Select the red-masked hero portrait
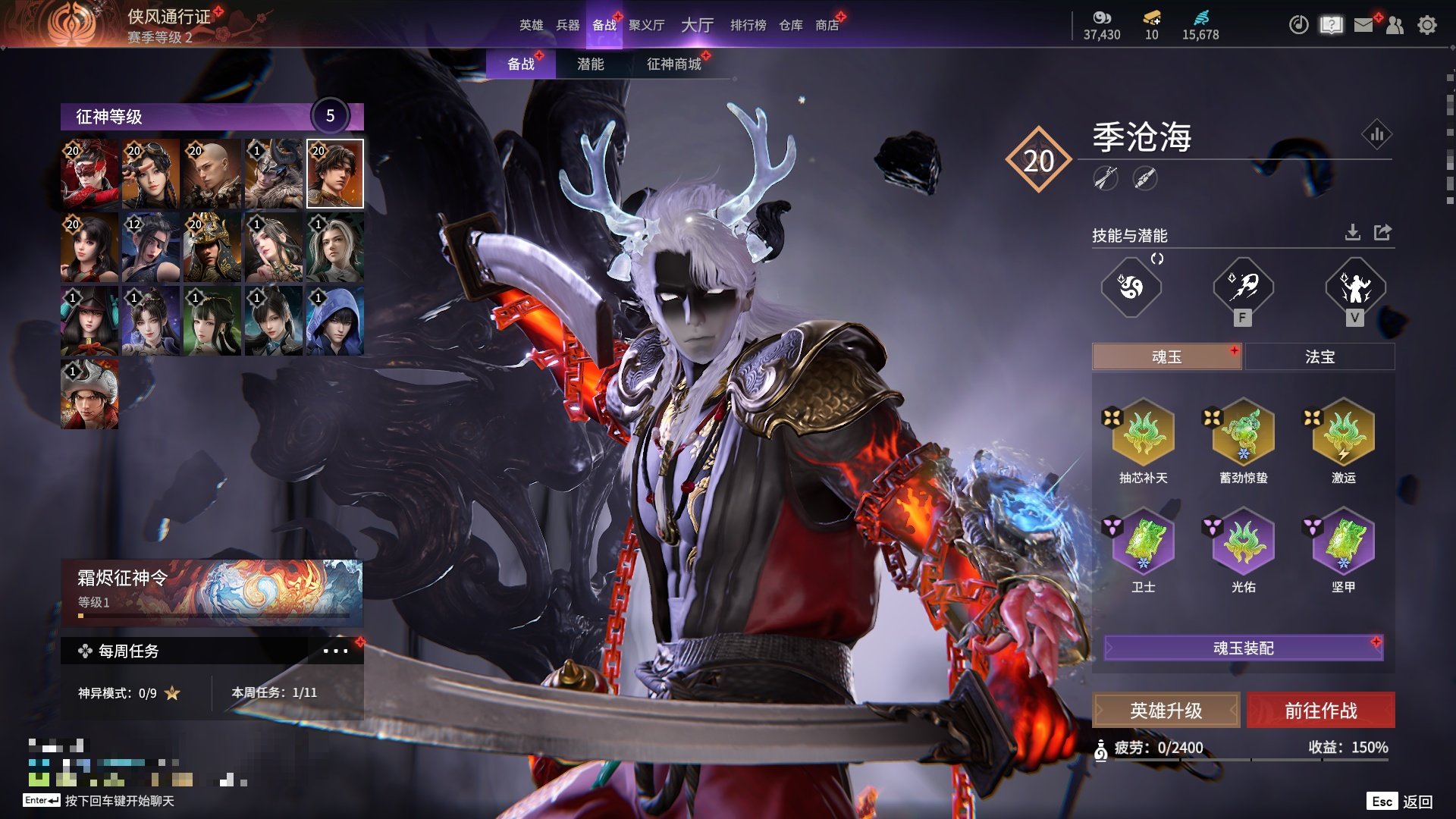 89,174
